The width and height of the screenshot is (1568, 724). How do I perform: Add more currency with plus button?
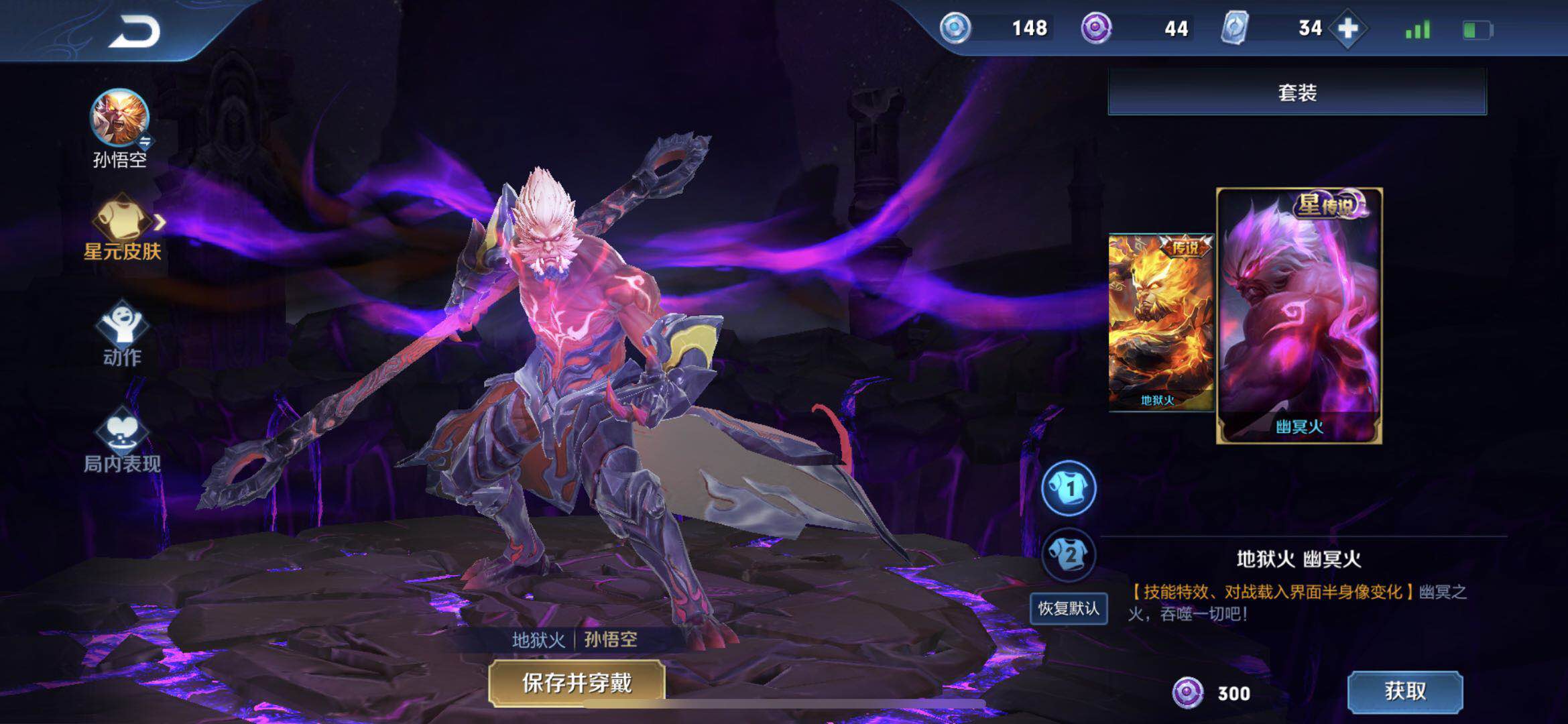coord(1347,29)
